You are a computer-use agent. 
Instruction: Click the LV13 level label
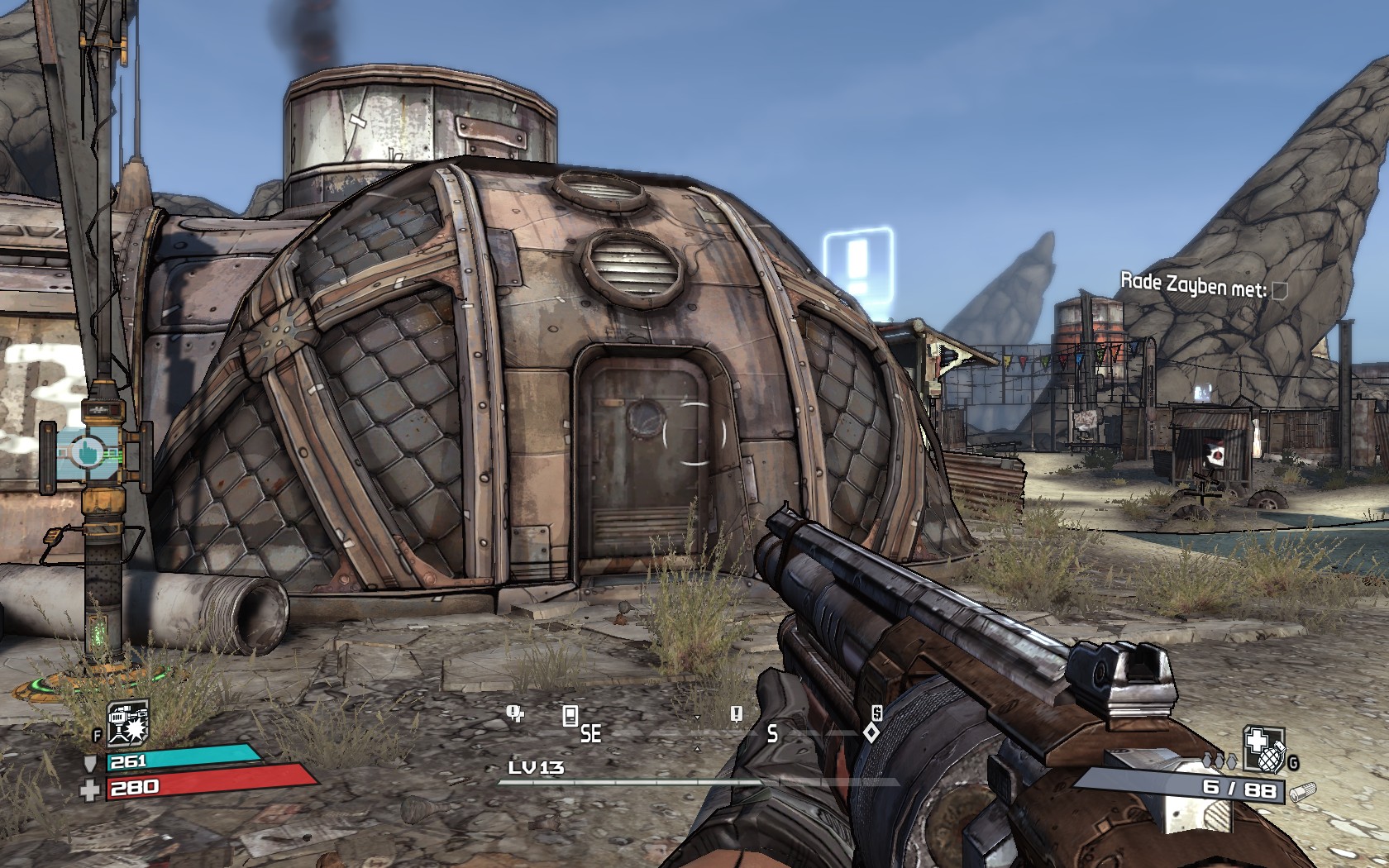(x=535, y=767)
